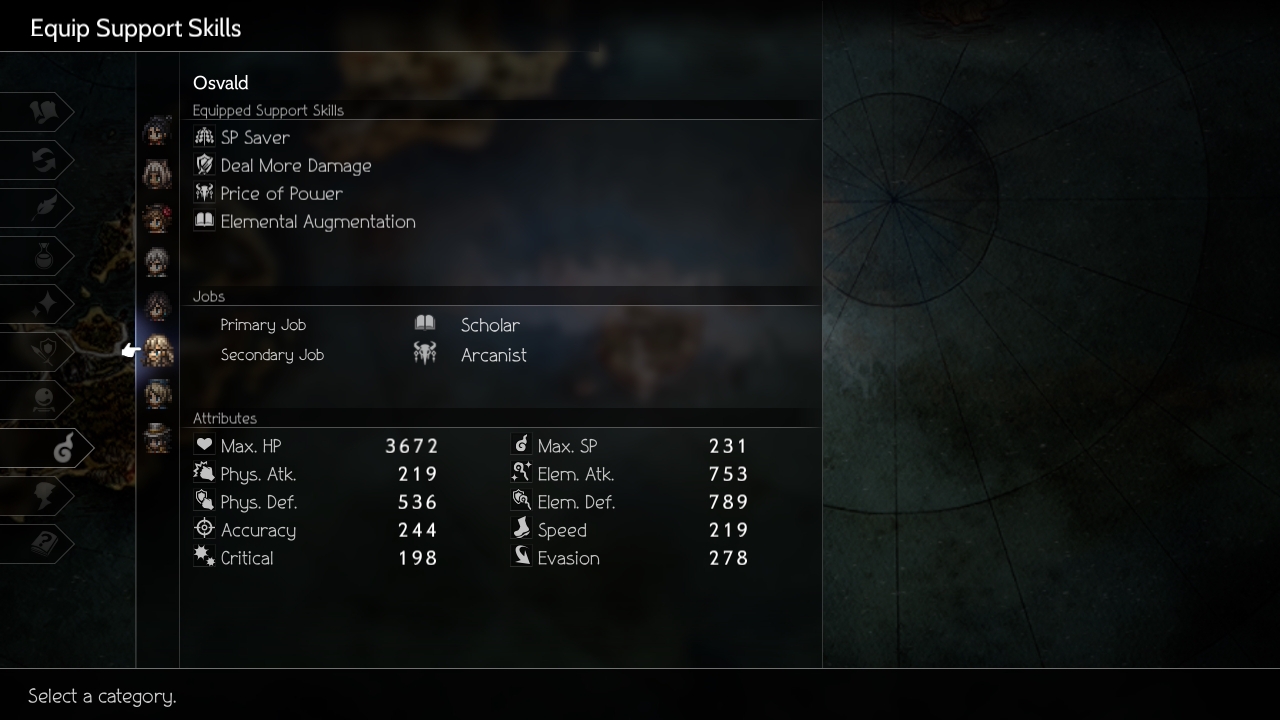
Task: Choose the top dark-haired character portrait
Action: (158, 131)
